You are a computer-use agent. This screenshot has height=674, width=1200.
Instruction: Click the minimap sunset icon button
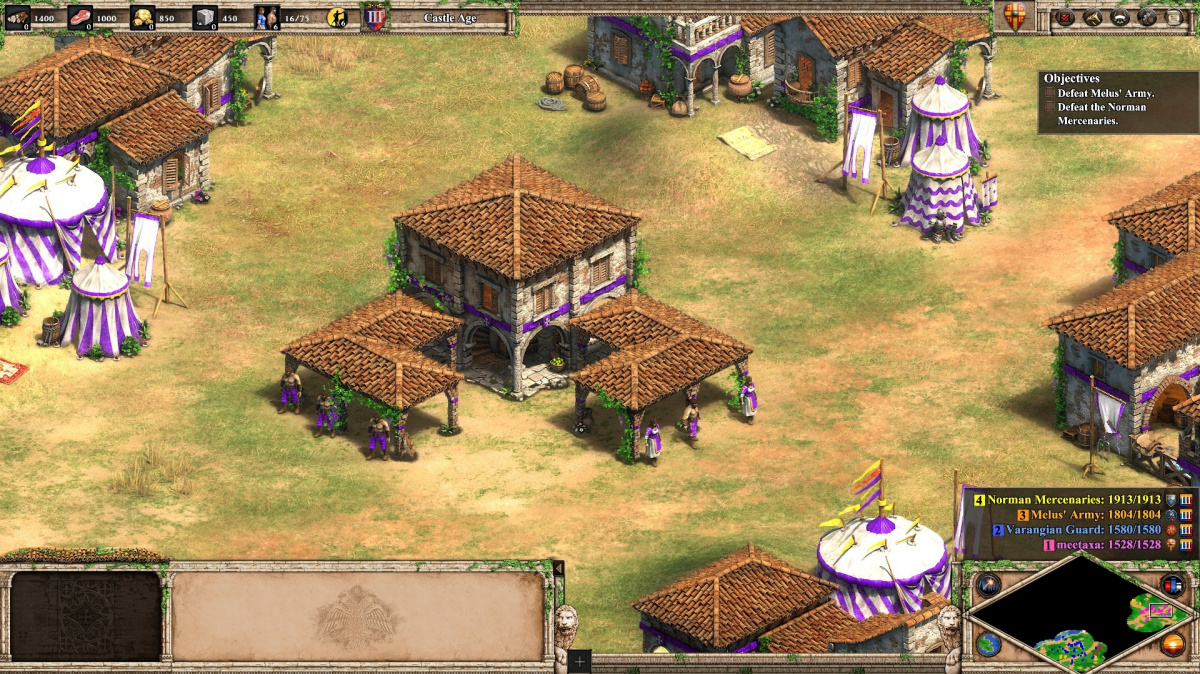(1173, 644)
